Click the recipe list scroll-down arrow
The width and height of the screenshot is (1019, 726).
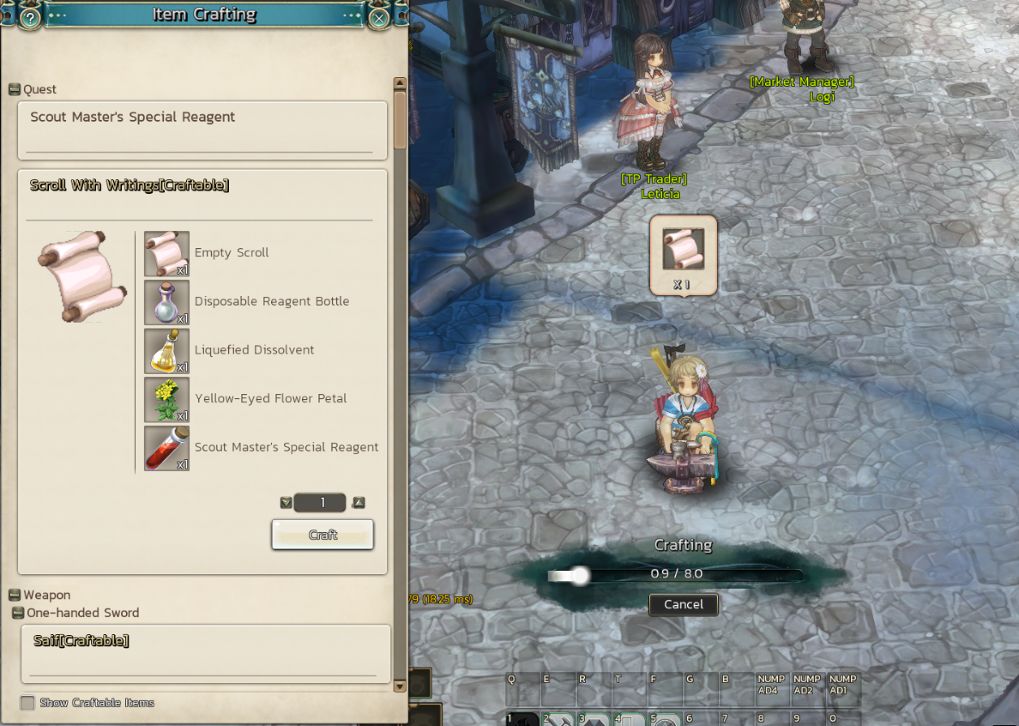pyautogui.click(x=400, y=686)
